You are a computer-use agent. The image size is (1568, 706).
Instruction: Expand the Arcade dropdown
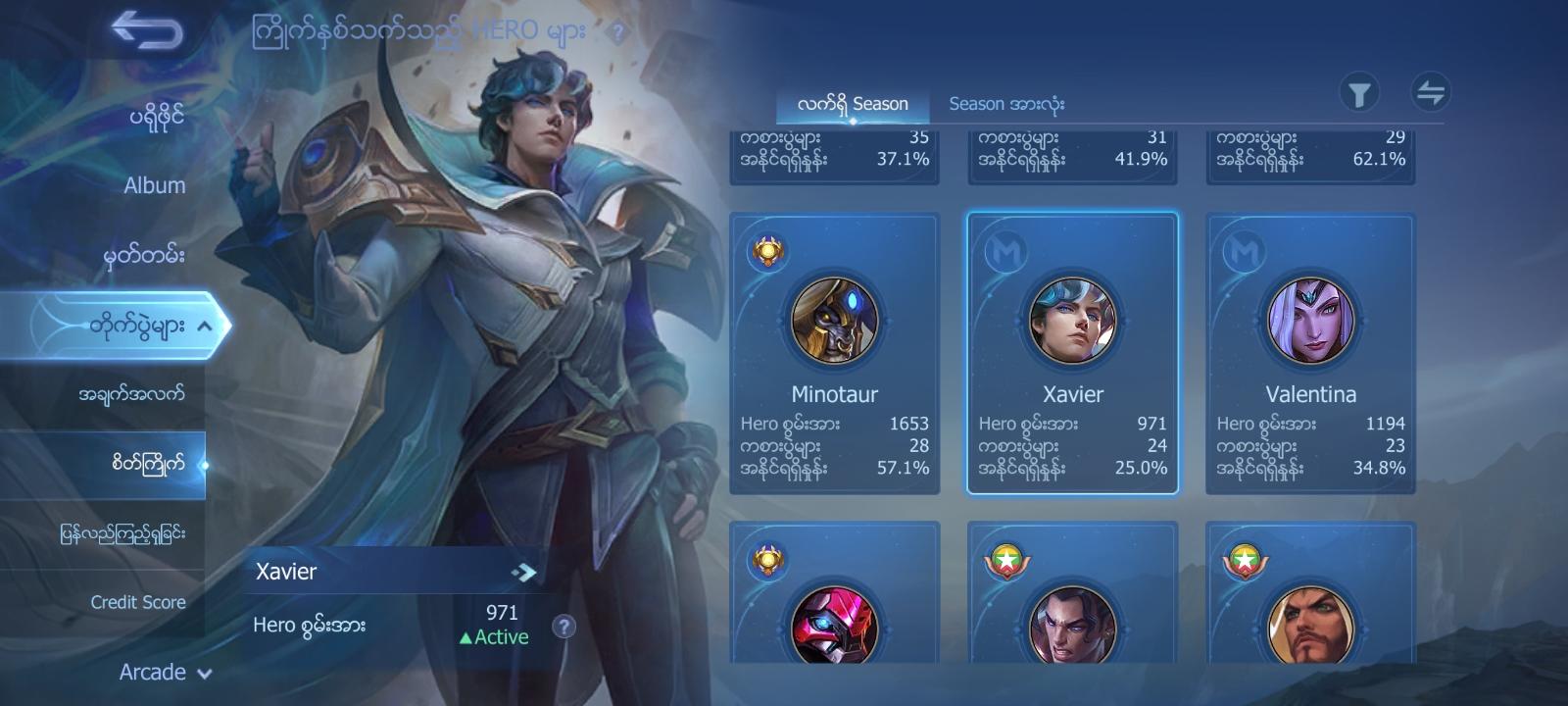click(x=153, y=673)
